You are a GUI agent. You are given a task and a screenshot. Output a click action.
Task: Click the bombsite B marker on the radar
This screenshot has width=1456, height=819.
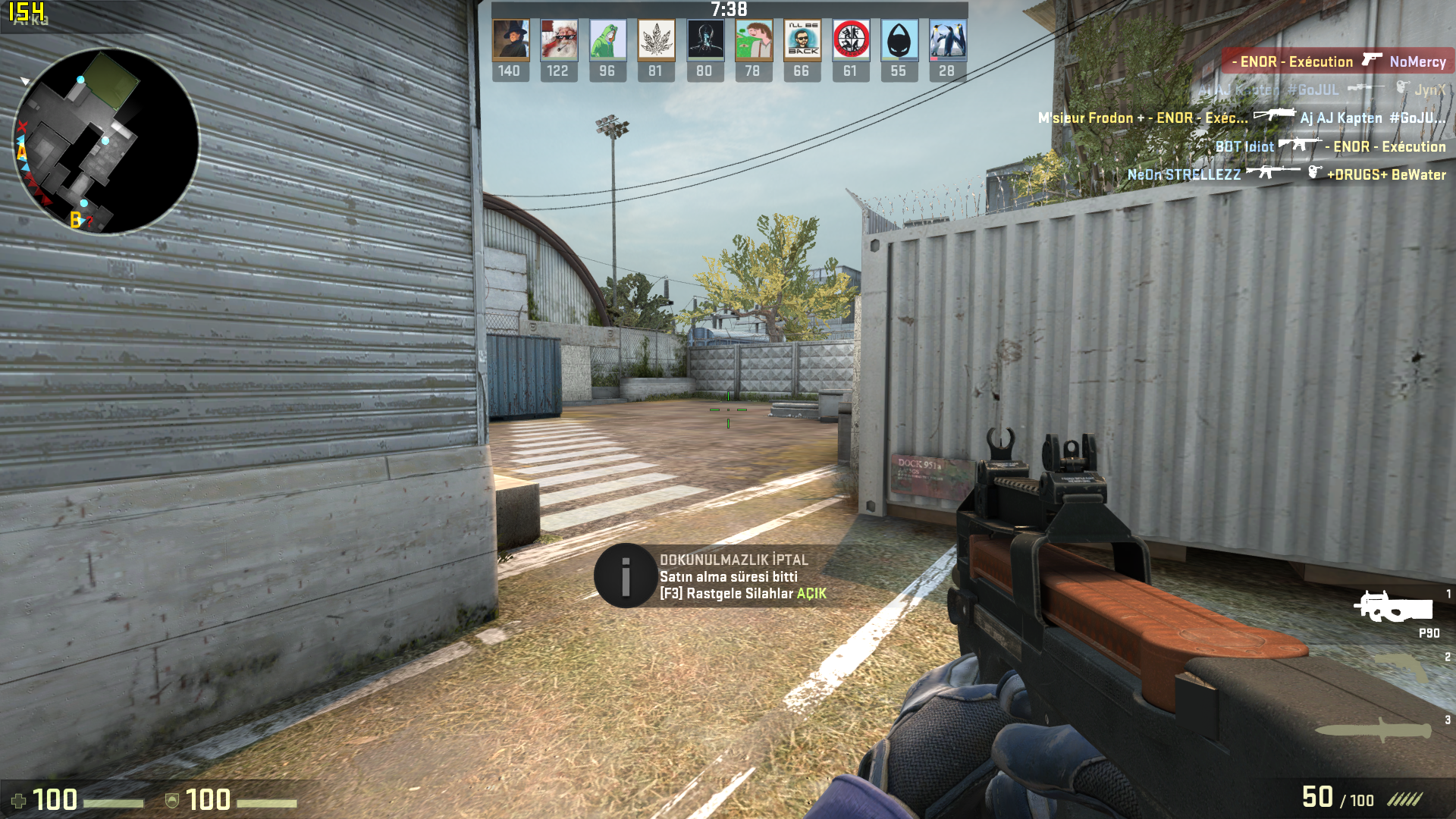(75, 220)
